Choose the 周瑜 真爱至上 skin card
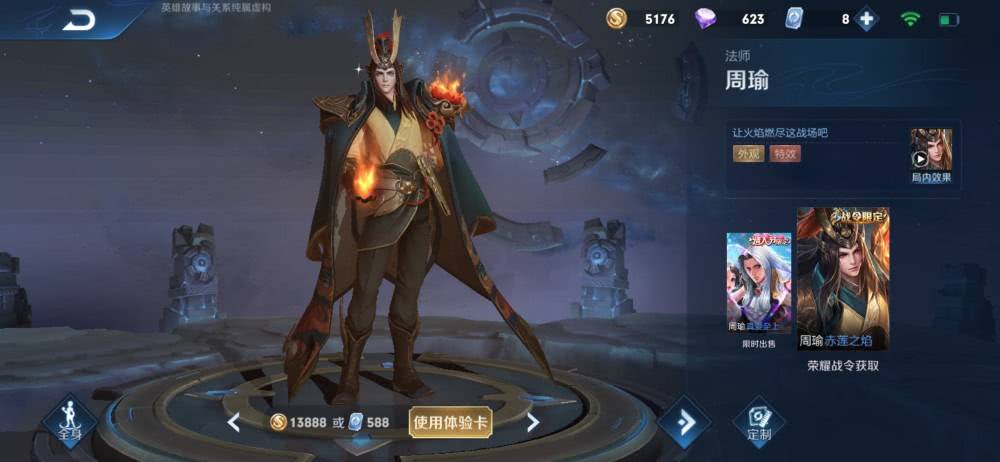Image resolution: width=1000 pixels, height=462 pixels. pyautogui.click(x=758, y=284)
